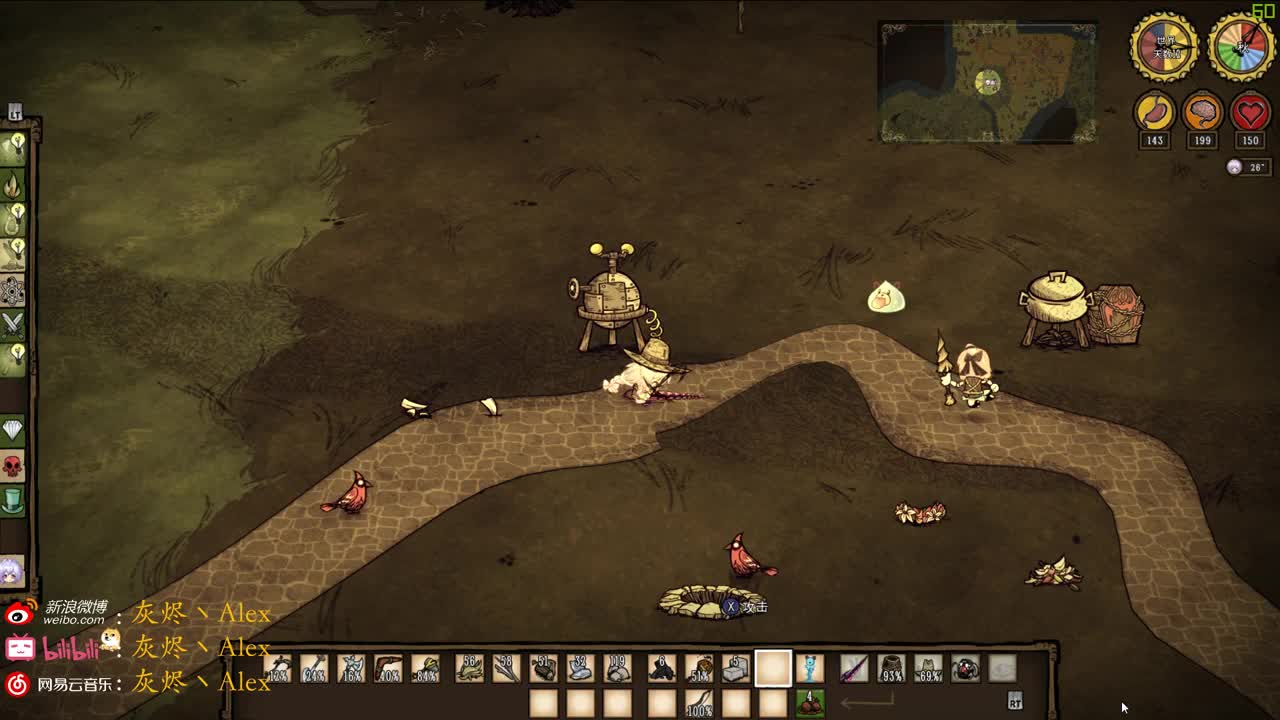Image resolution: width=1280 pixels, height=720 pixels.
Task: Open the Science crafting tab with atom icon
Action: (x=14, y=290)
